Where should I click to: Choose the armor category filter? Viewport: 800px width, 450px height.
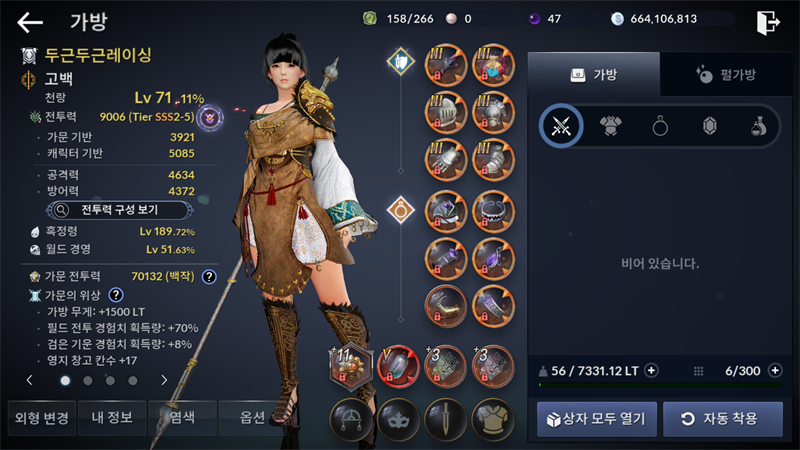[611, 126]
